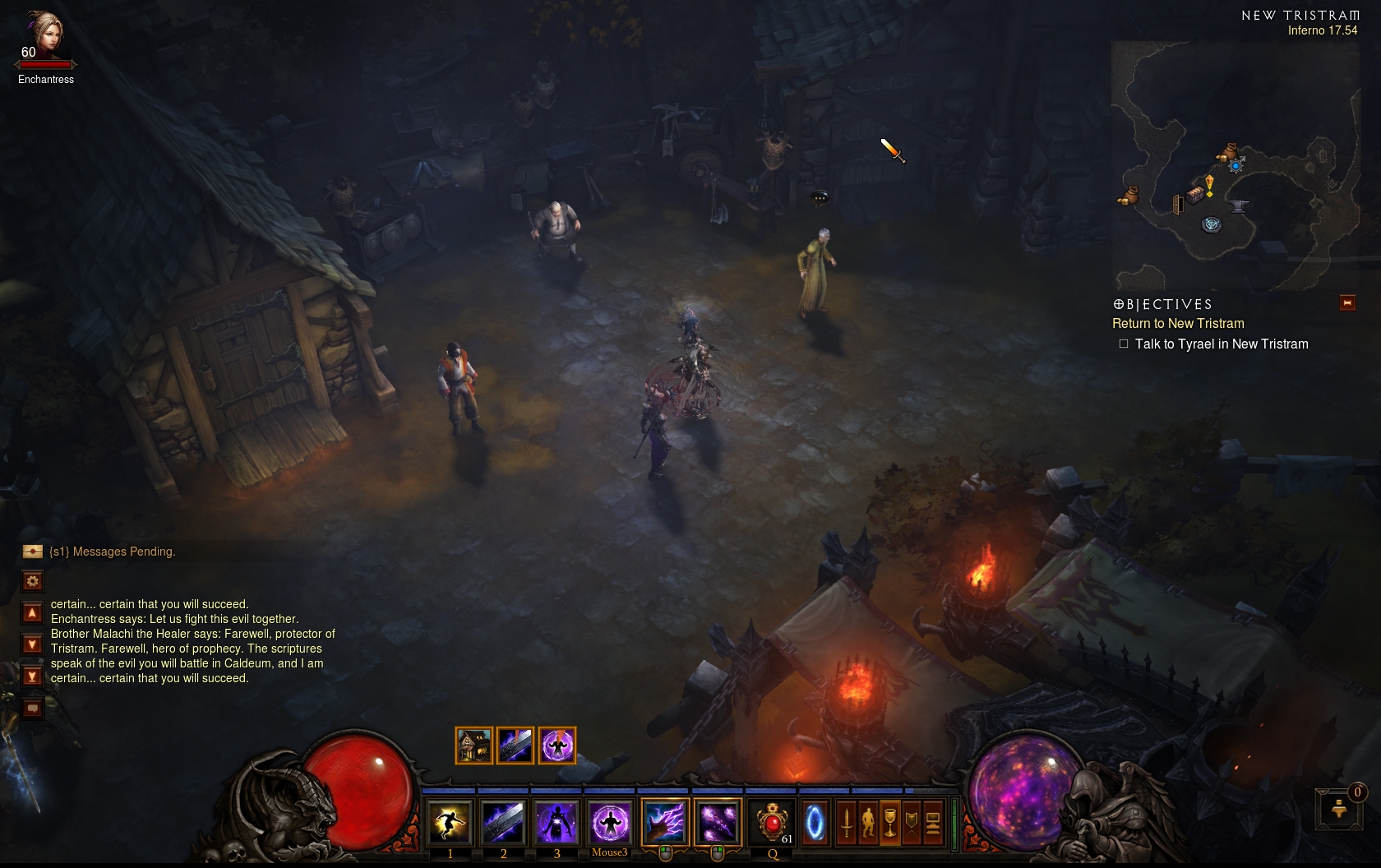1381x868 pixels.
Task: Click the chat up arrow button
Action: [33, 613]
